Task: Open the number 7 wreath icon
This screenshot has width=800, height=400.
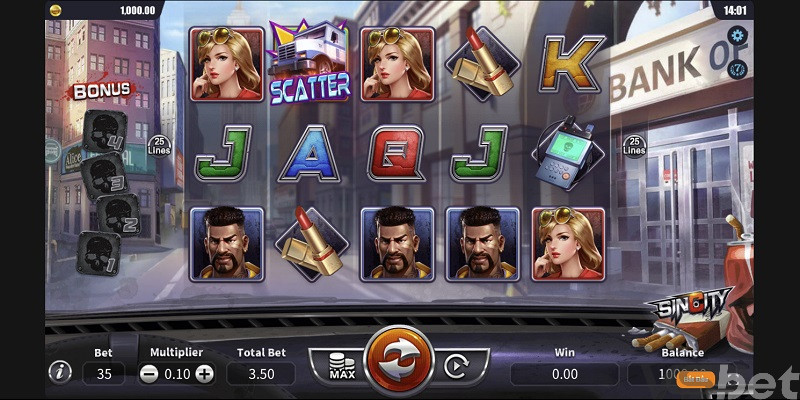Action: (738, 68)
